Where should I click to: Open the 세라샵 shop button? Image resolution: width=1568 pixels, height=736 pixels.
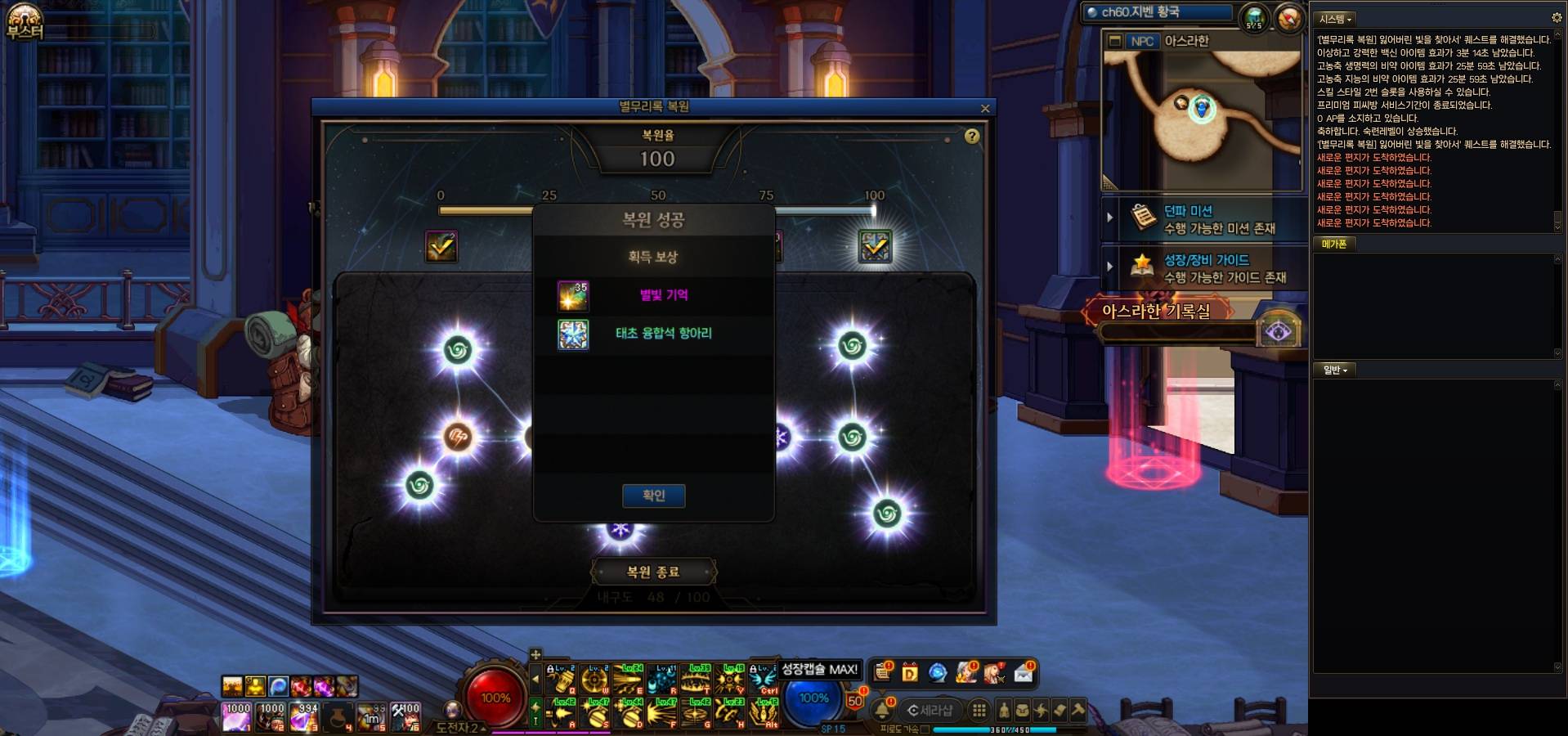coord(931,710)
